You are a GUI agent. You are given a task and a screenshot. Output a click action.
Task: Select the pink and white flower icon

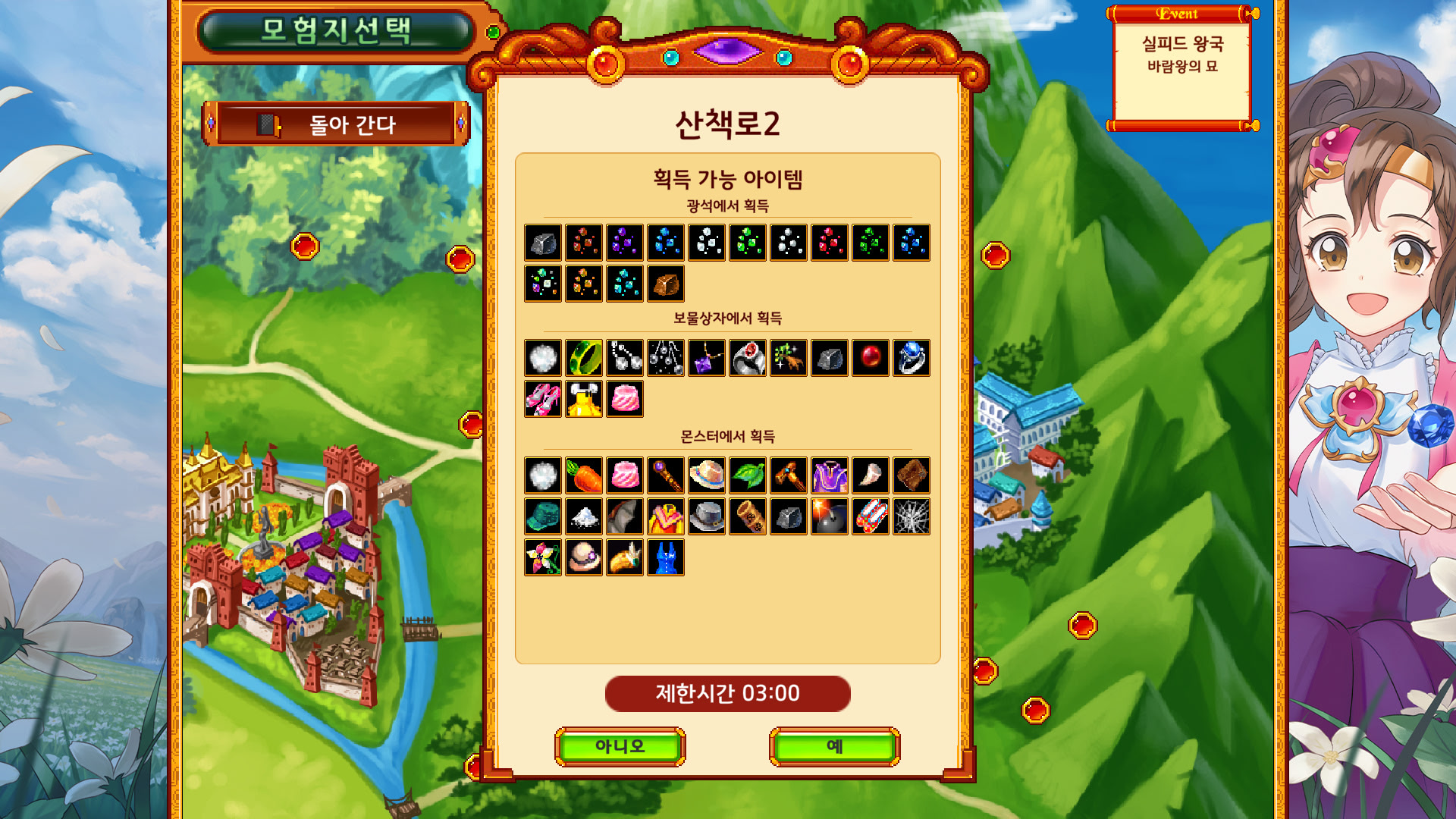point(543,558)
